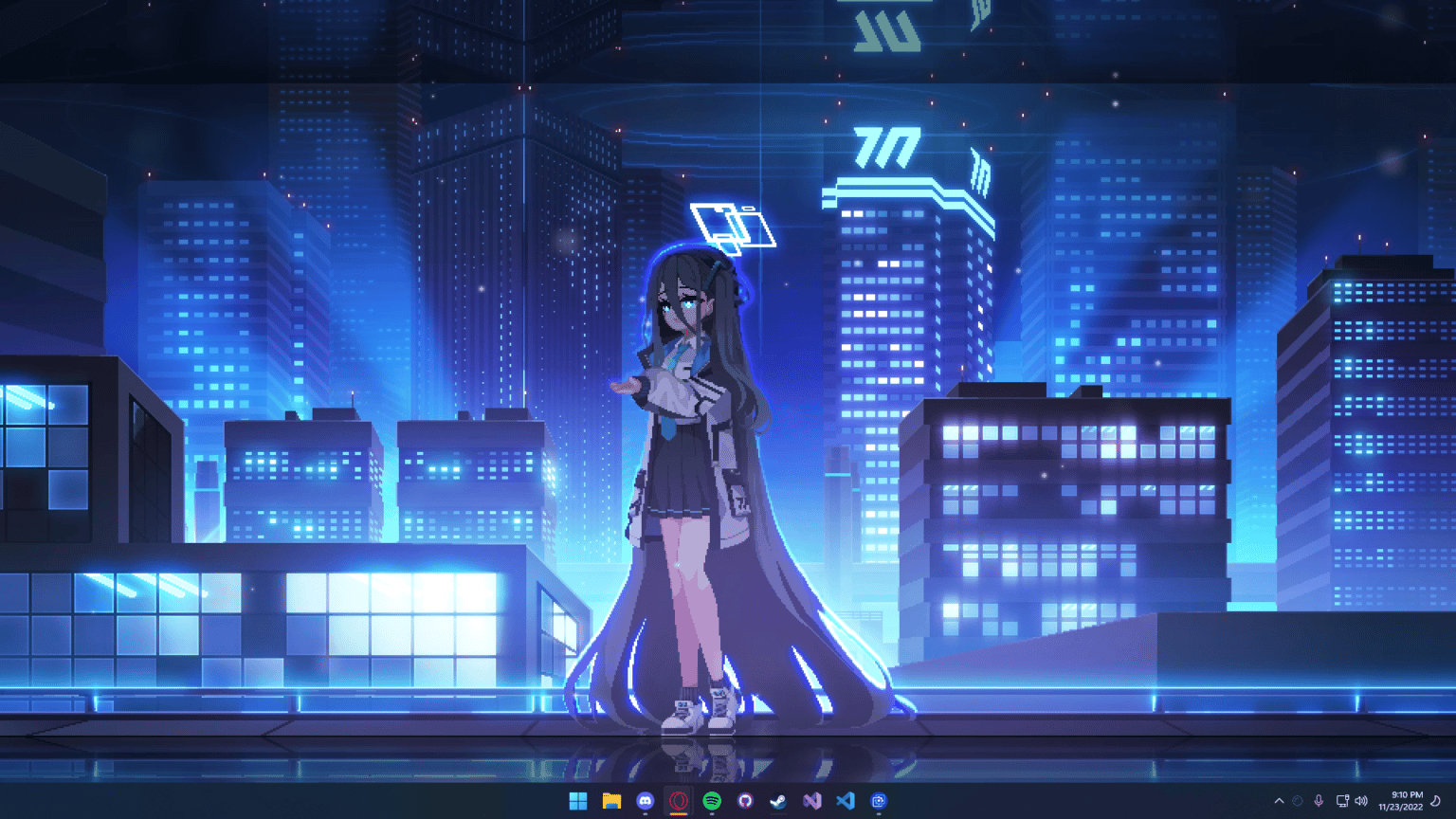The height and width of the screenshot is (819, 1456).
Task: Open Spotify from the taskbar
Action: pos(713,801)
